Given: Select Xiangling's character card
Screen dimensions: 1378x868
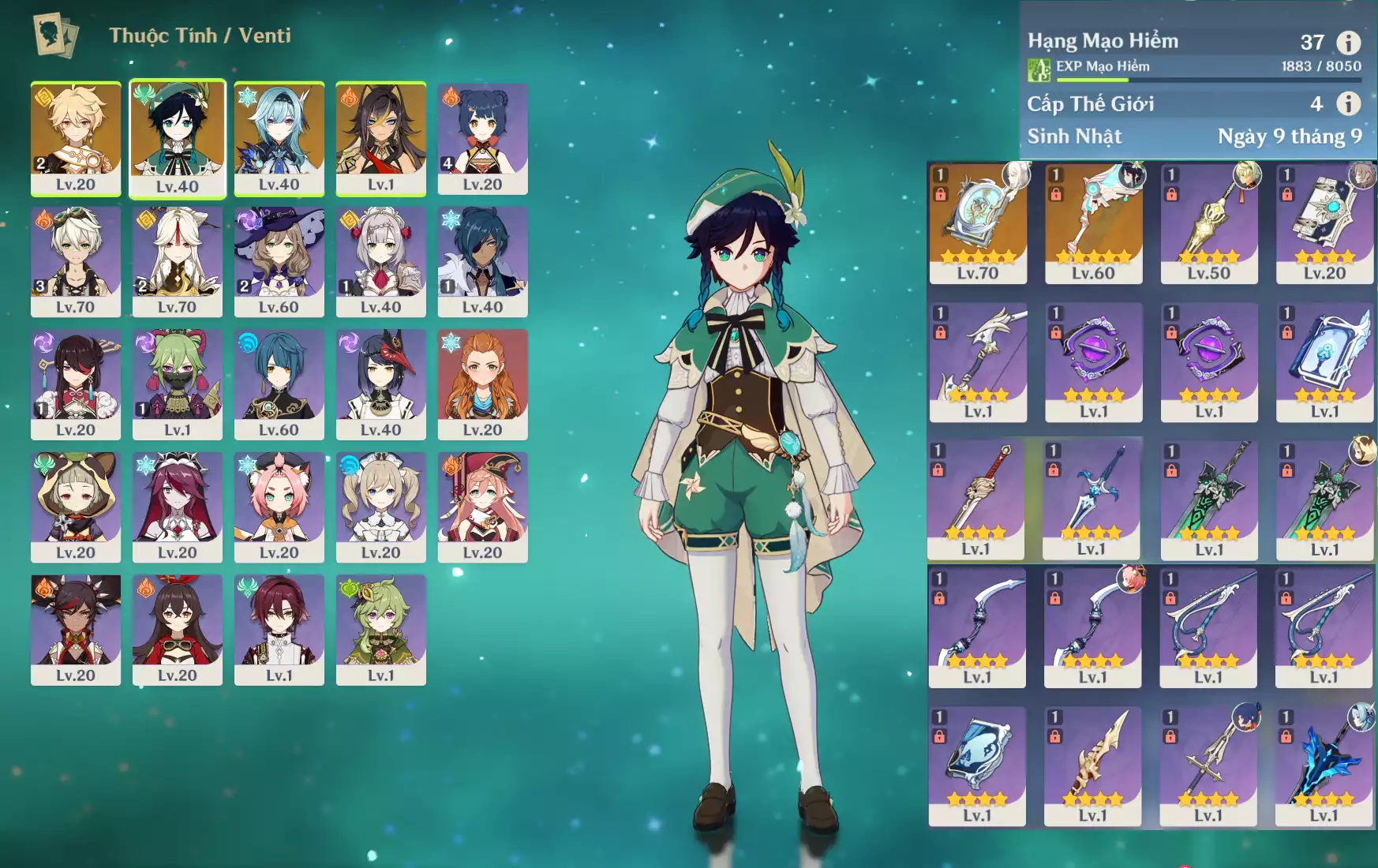Looking at the screenshot, I should pos(483,139).
